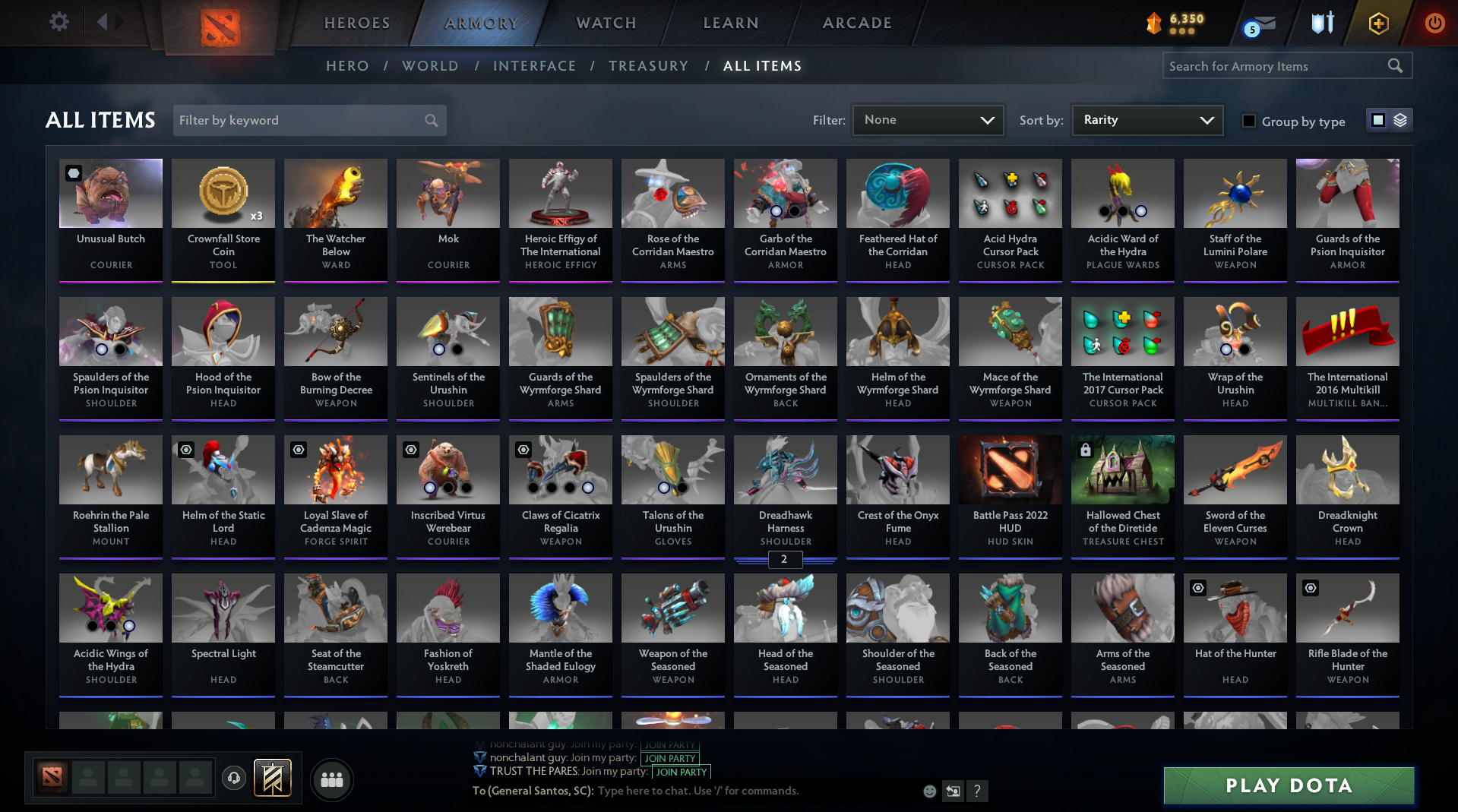Click the PLAY DOTA button
Image resolution: width=1458 pixels, height=812 pixels.
coord(1287,785)
